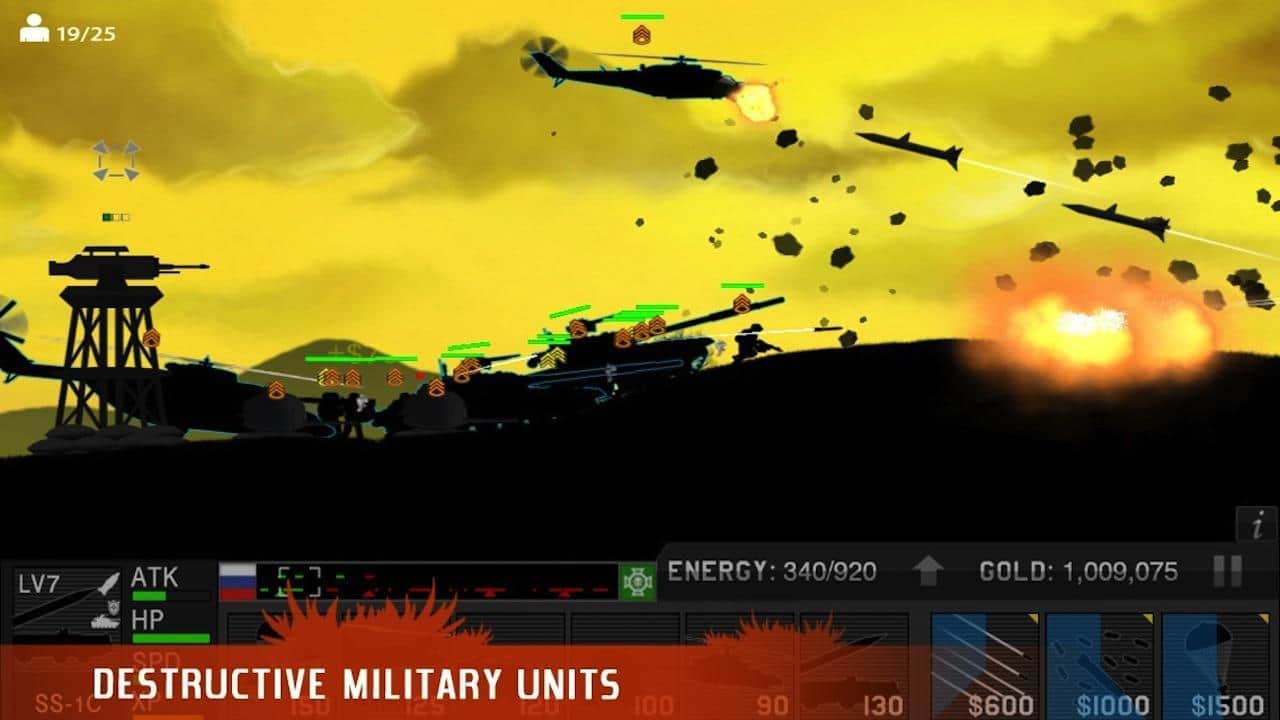Screen dimensions: 1280x720
Task: Click the soldier population counter icon
Action: (36, 27)
